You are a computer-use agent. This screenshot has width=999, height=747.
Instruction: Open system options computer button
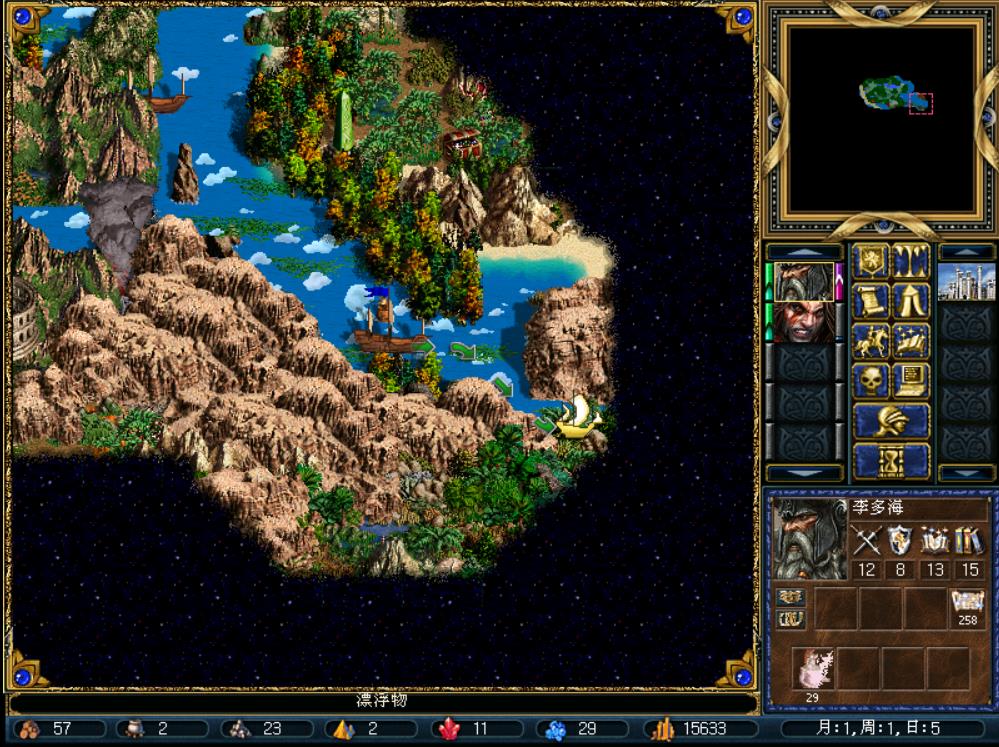pyautogui.click(x=911, y=381)
